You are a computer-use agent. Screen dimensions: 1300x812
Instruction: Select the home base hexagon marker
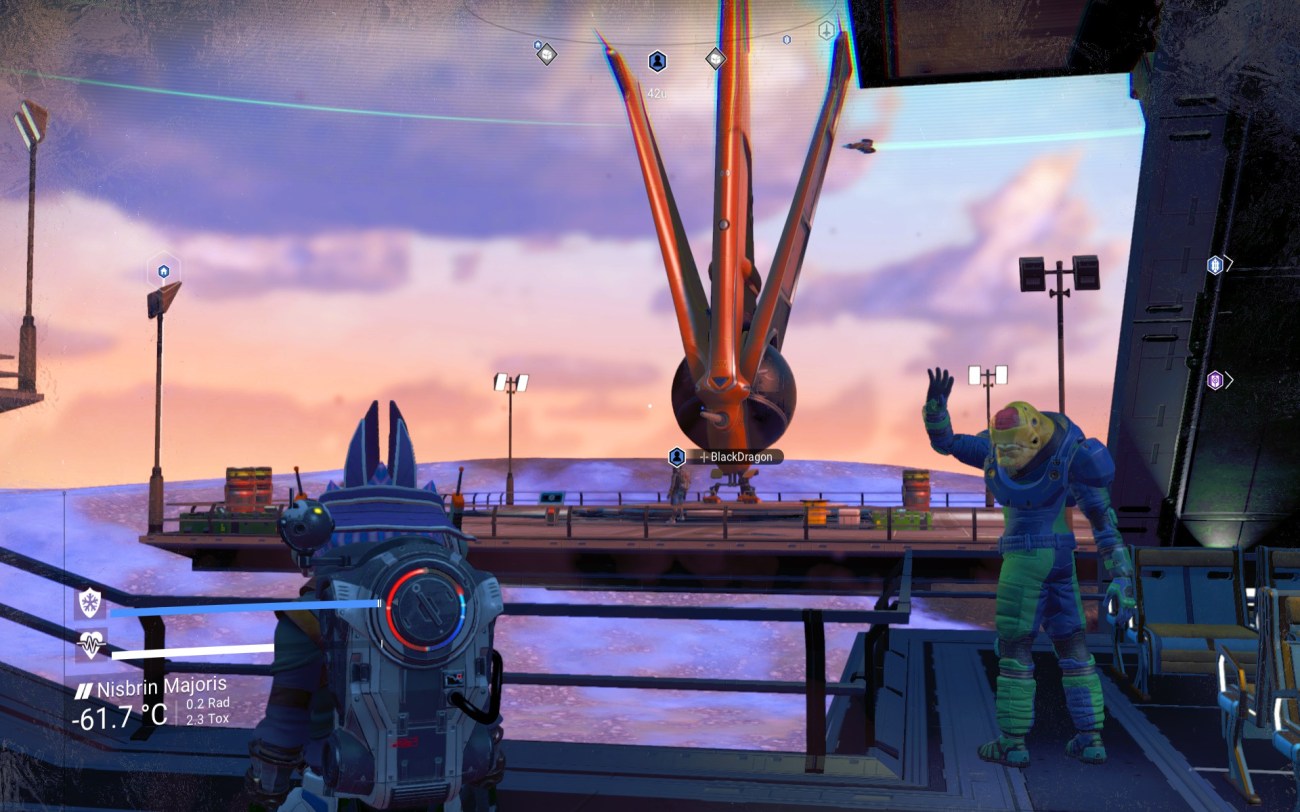(x=163, y=270)
